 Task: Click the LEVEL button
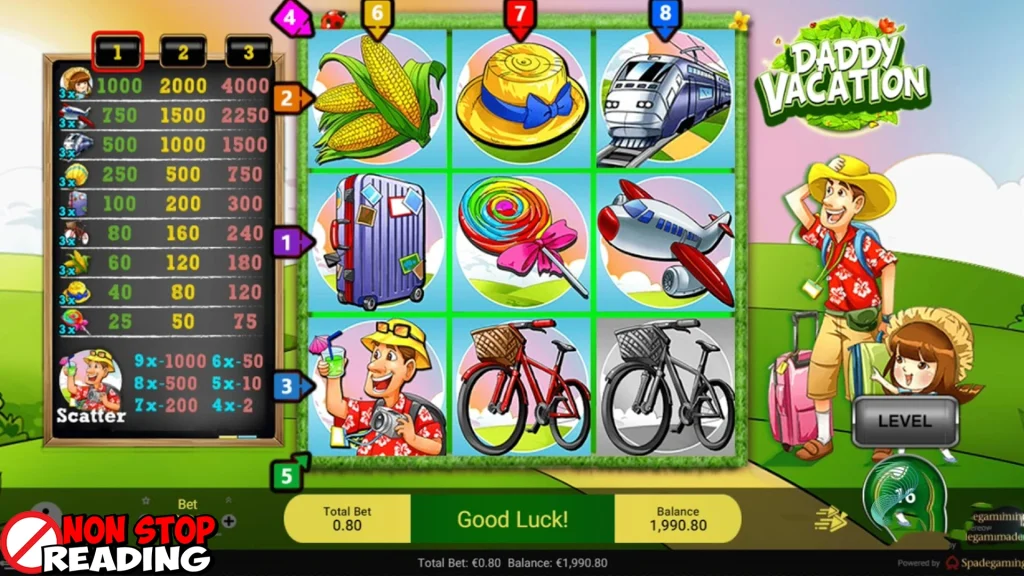(904, 422)
